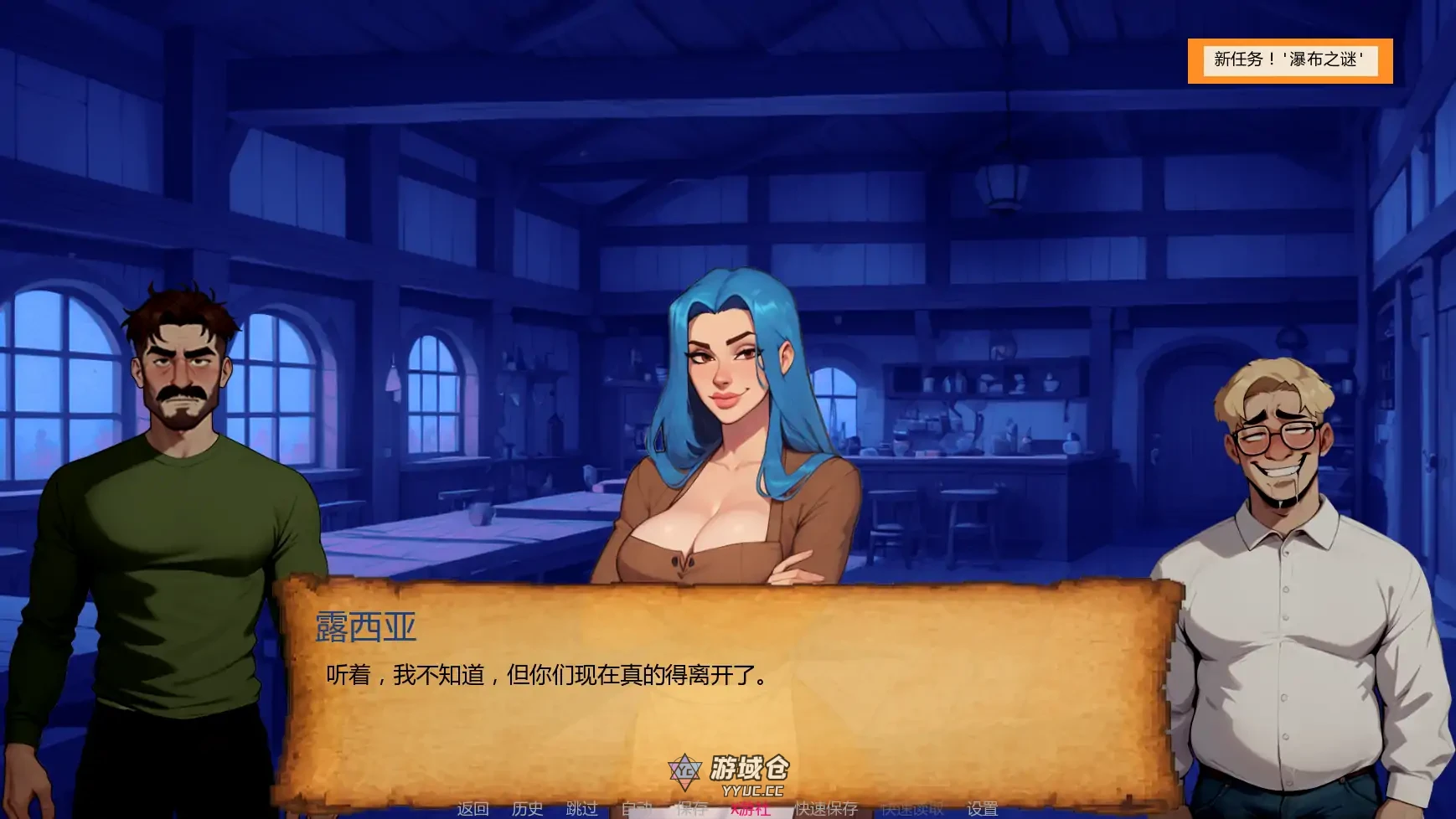
Task: Click 跳过 to skip dialogue
Action: click(x=580, y=809)
